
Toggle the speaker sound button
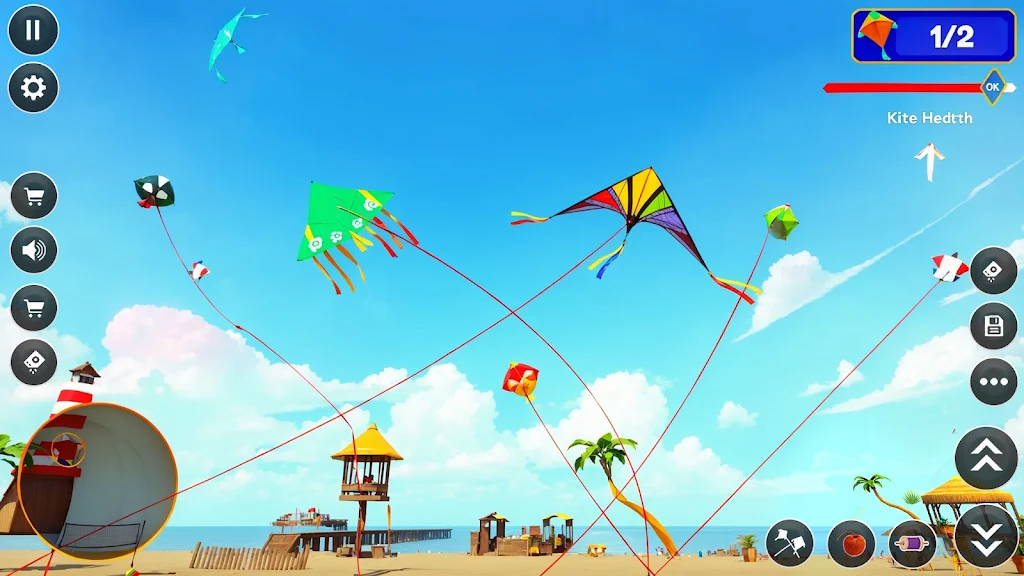(x=34, y=250)
